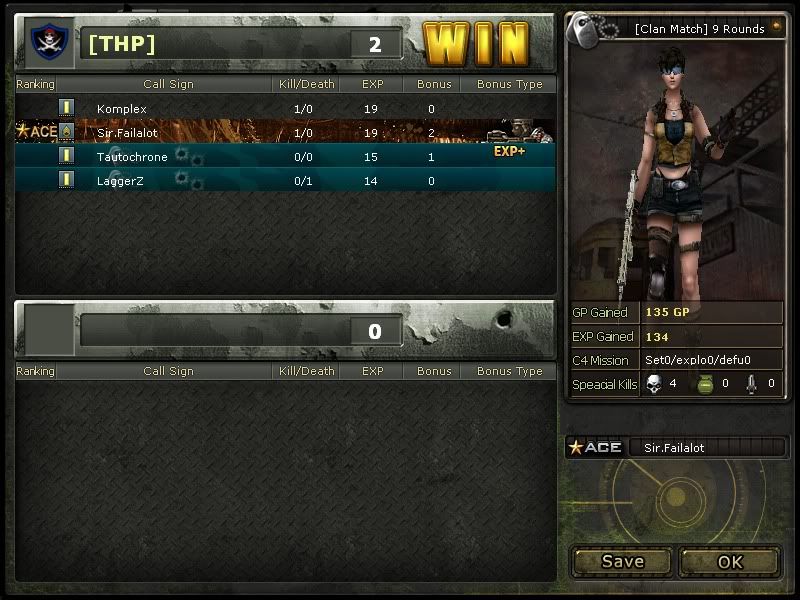This screenshot has width=800, height=600.
Task: Confirm results with the OK button
Action: click(730, 561)
